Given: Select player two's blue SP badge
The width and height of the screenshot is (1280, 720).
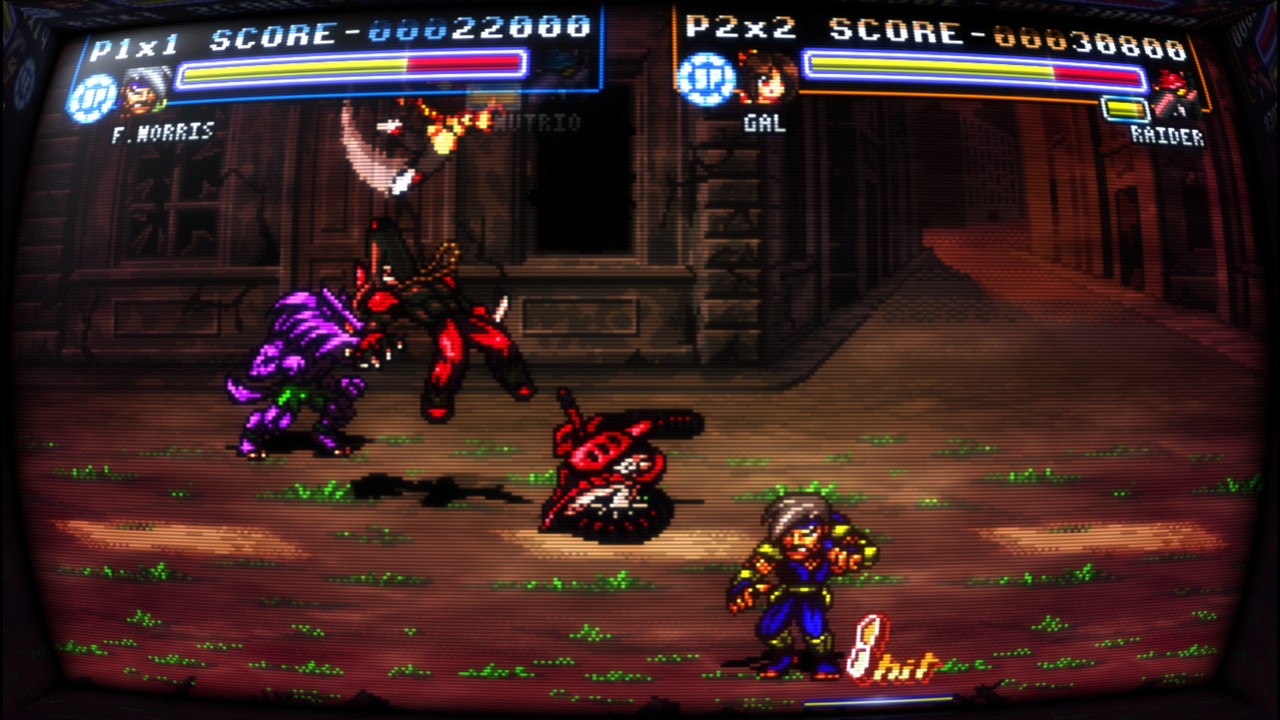Looking at the screenshot, I should tap(706, 79).
